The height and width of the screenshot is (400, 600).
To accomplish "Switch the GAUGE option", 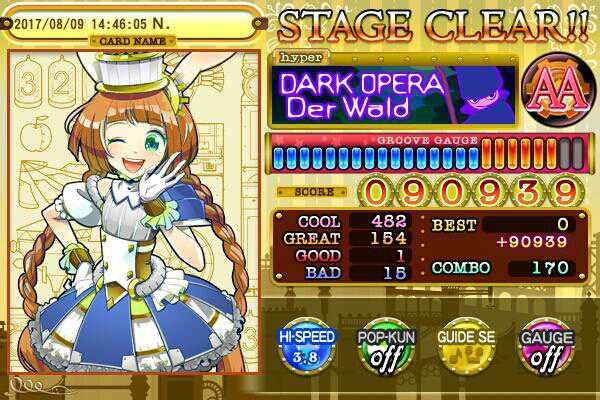I will tap(545, 347).
